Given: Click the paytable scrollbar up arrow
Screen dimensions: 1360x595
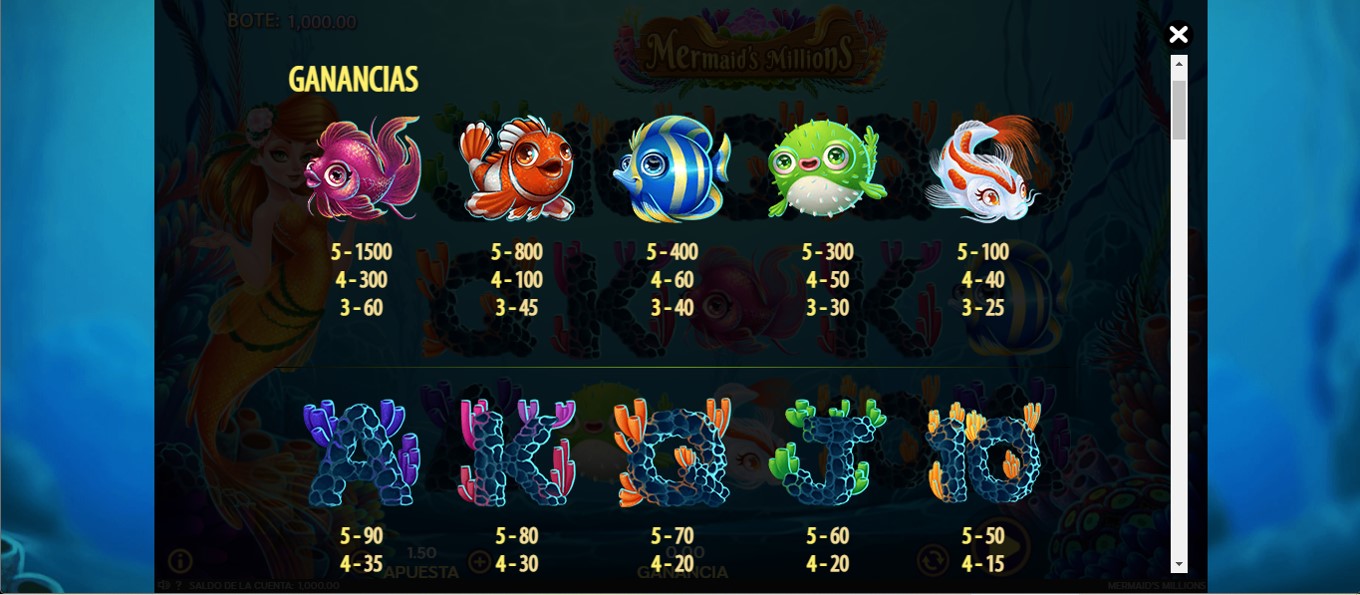Looking at the screenshot, I should (x=1179, y=64).
